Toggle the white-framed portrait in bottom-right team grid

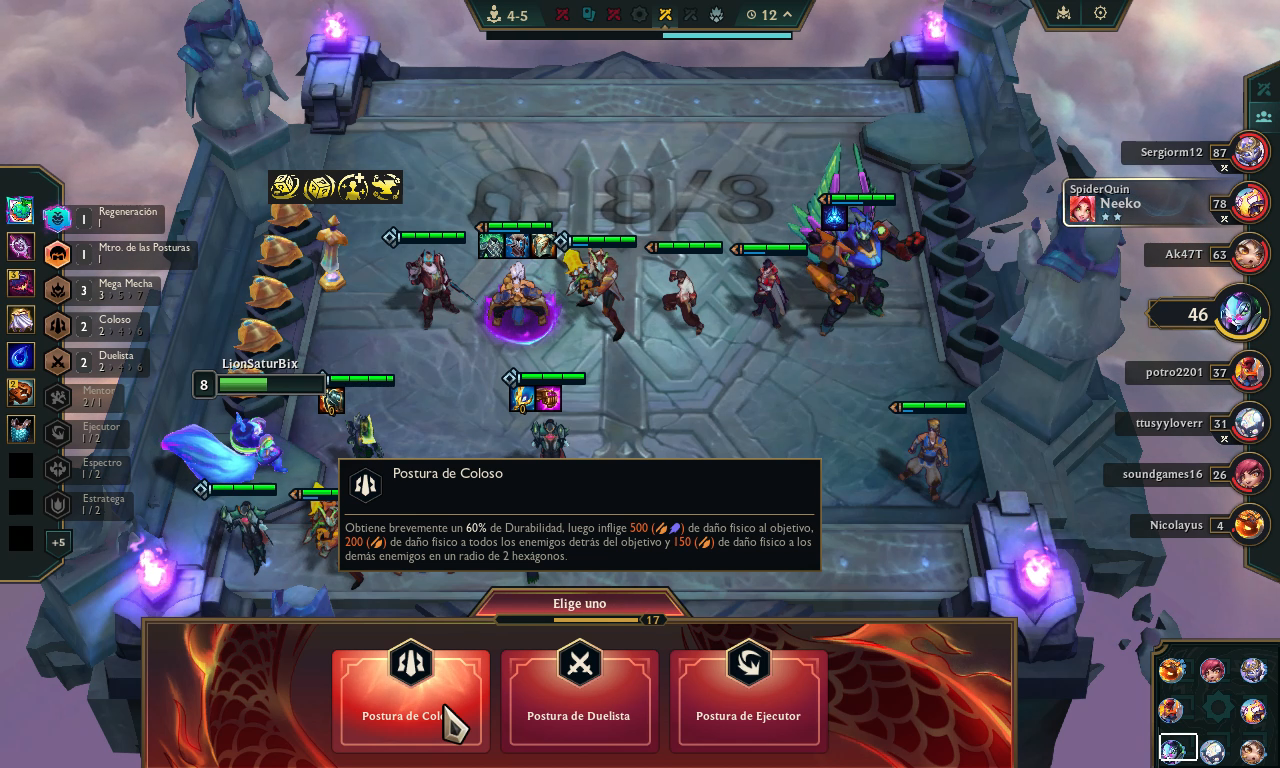coord(1180,746)
